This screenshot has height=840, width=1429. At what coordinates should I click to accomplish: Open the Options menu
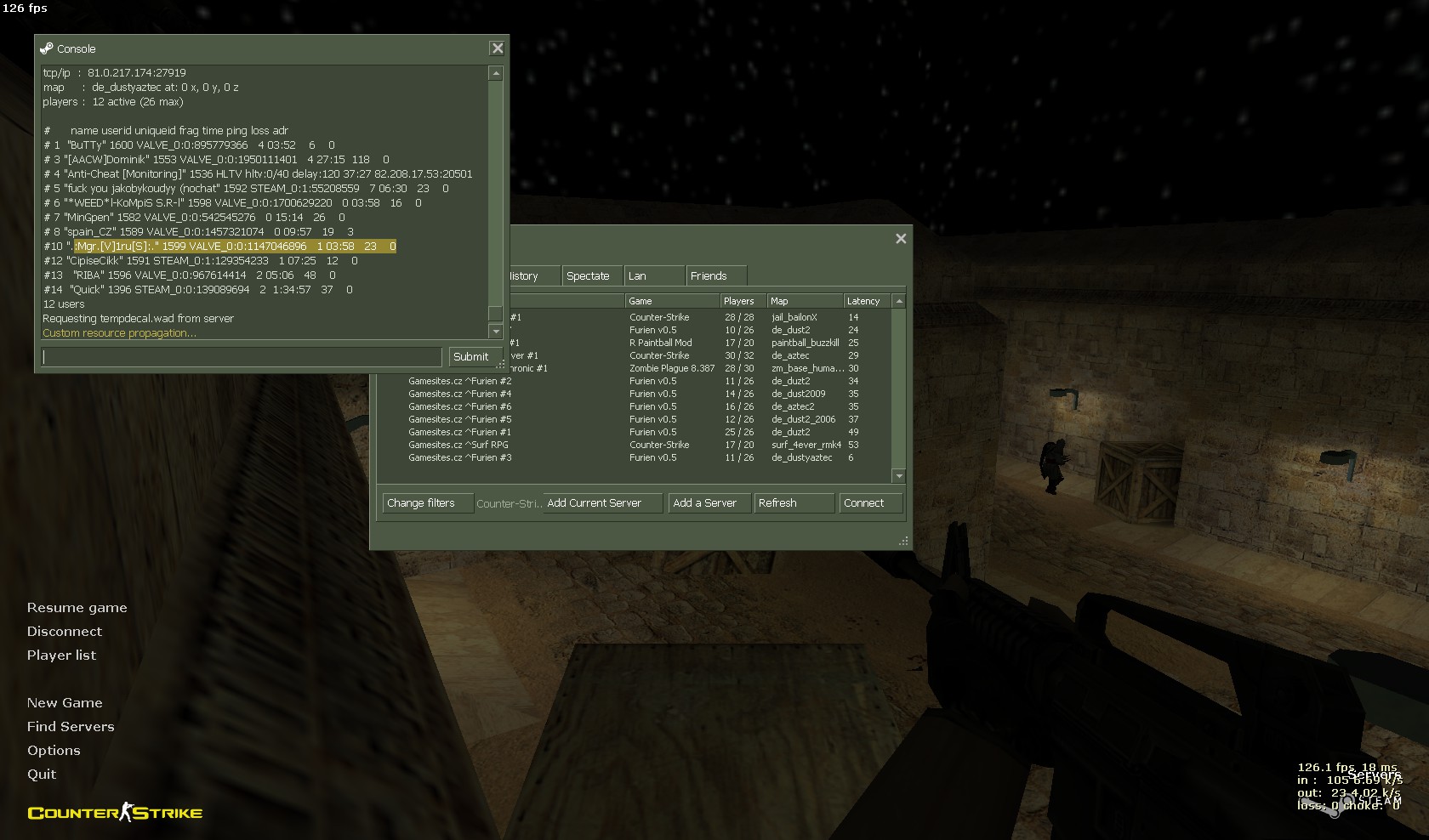(x=54, y=751)
